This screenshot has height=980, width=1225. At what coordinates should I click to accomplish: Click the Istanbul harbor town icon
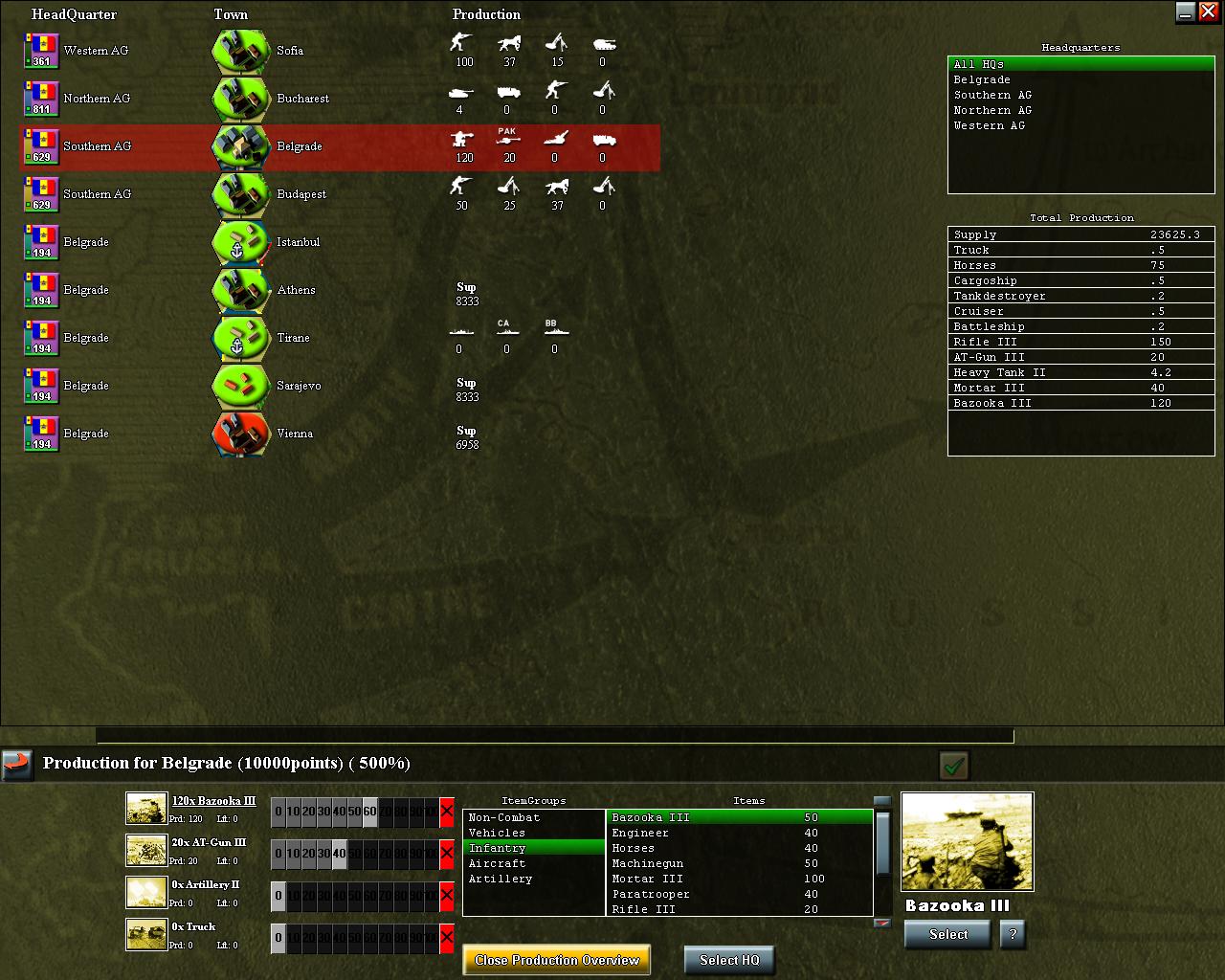click(239, 242)
